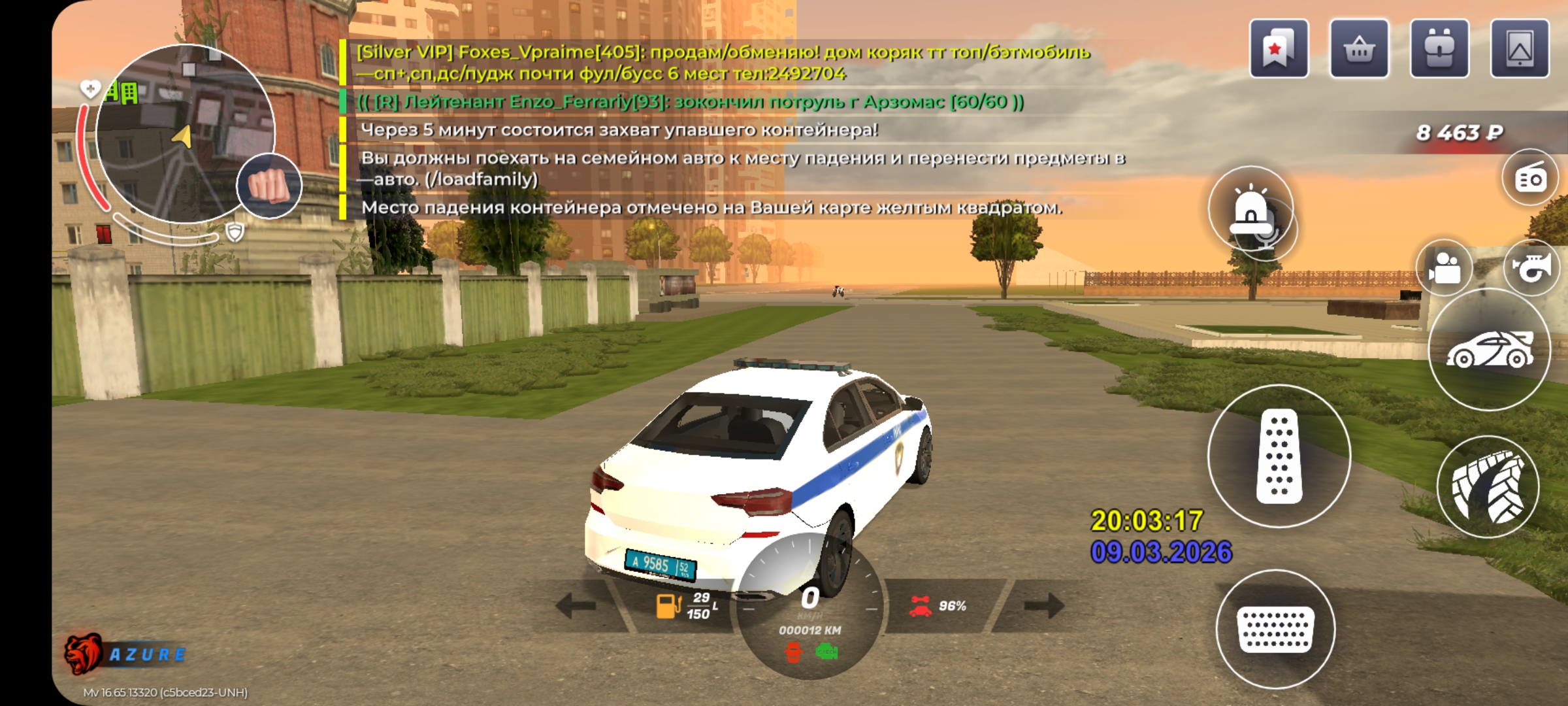
Task: Toggle the red door lock indicator
Action: coord(793,652)
